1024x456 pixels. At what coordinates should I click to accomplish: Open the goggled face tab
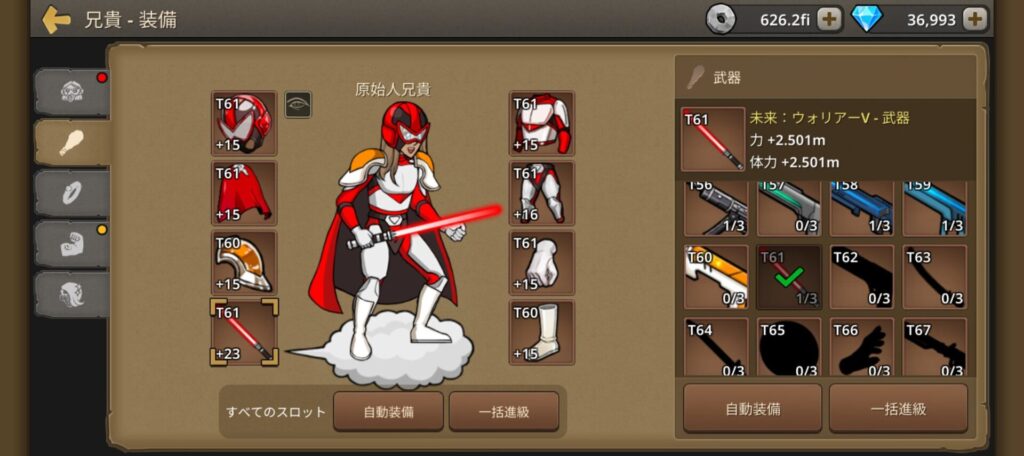[70, 92]
